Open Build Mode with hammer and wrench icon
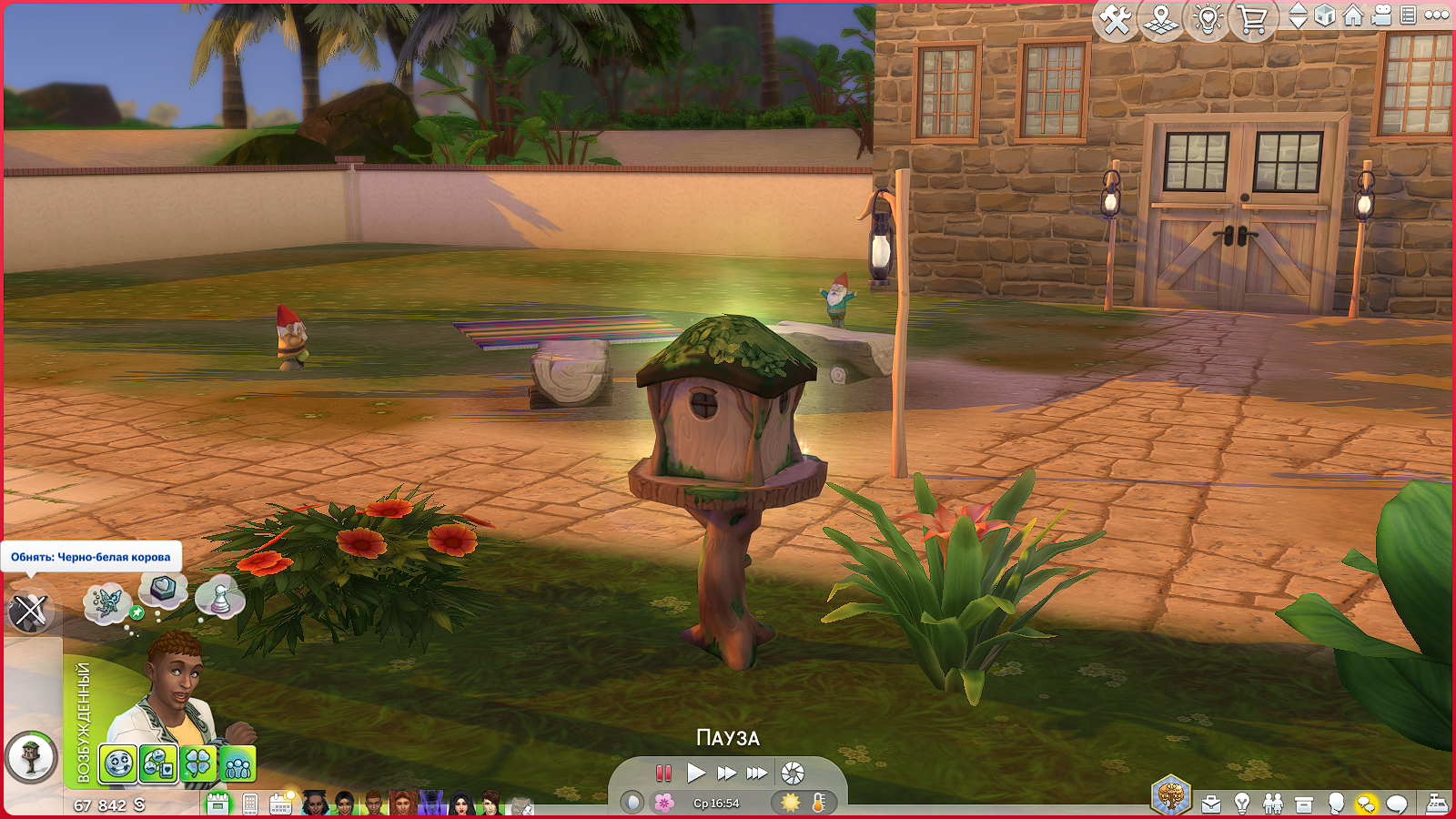The height and width of the screenshot is (819, 1456). pyautogui.click(x=1116, y=19)
